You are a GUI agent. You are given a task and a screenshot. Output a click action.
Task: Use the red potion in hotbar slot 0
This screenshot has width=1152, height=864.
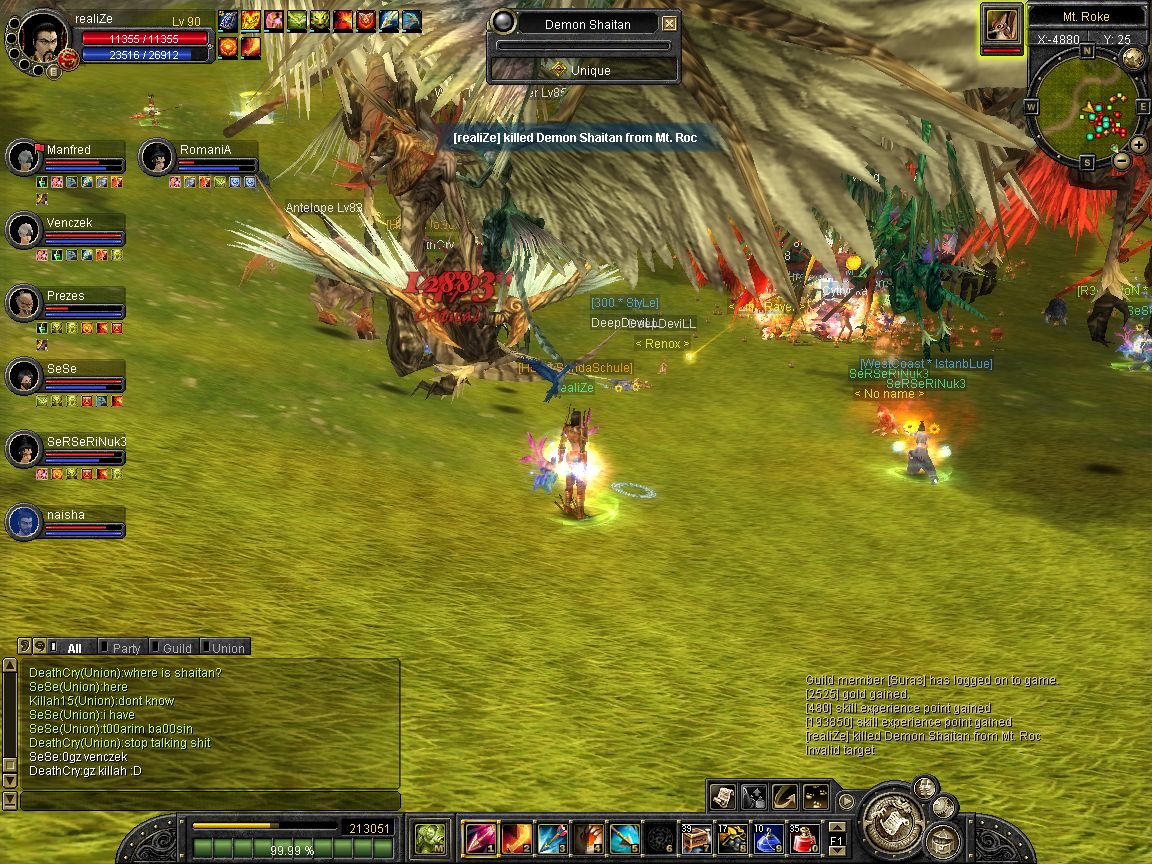[806, 837]
